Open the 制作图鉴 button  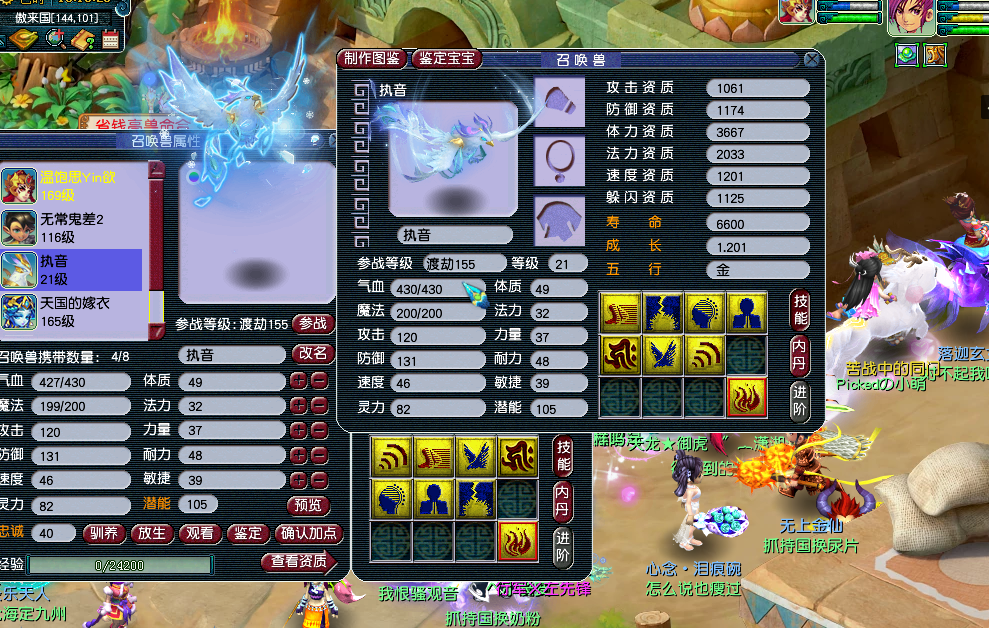[x=372, y=59]
